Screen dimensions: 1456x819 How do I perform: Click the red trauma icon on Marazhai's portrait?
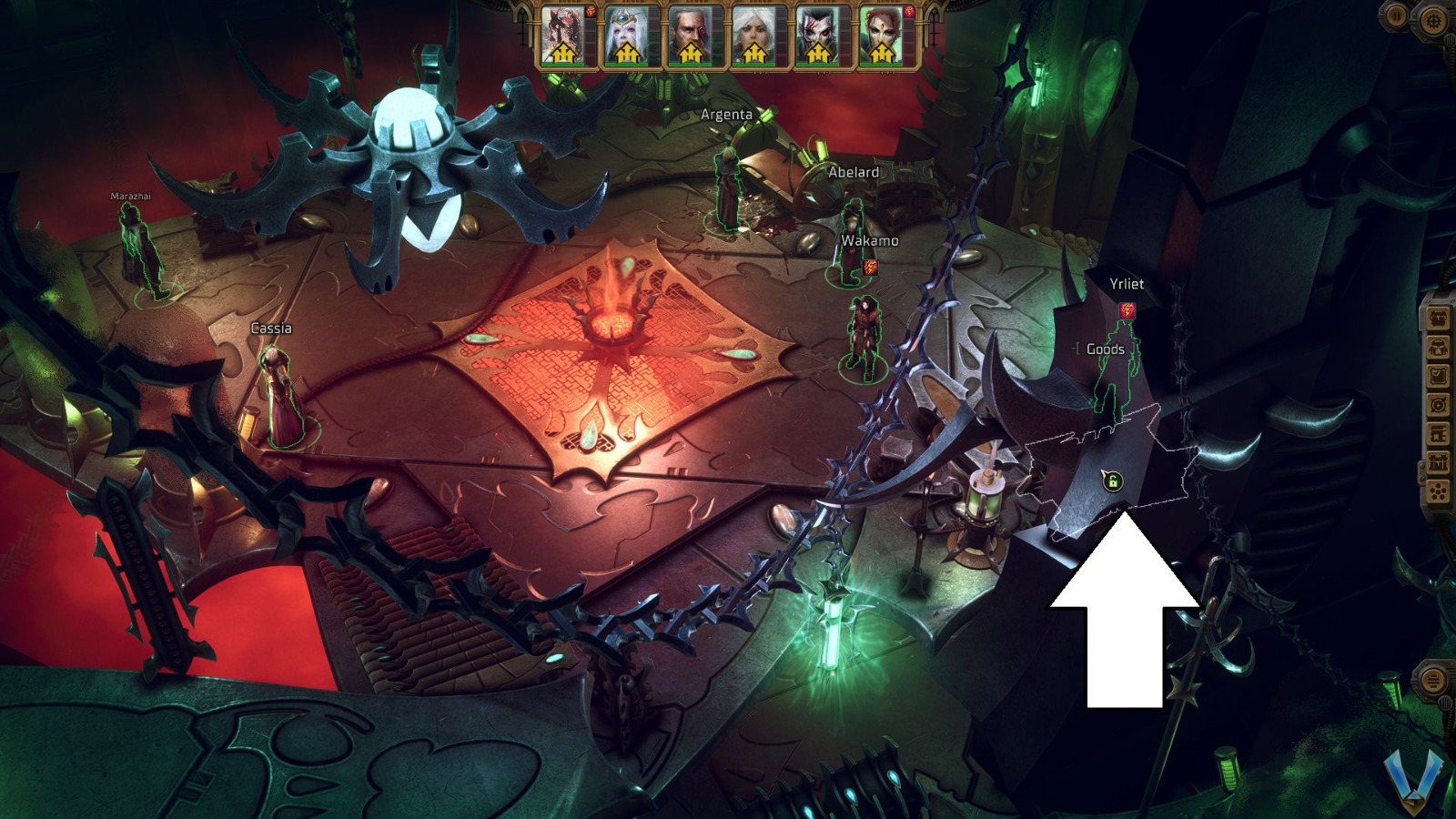click(589, 13)
